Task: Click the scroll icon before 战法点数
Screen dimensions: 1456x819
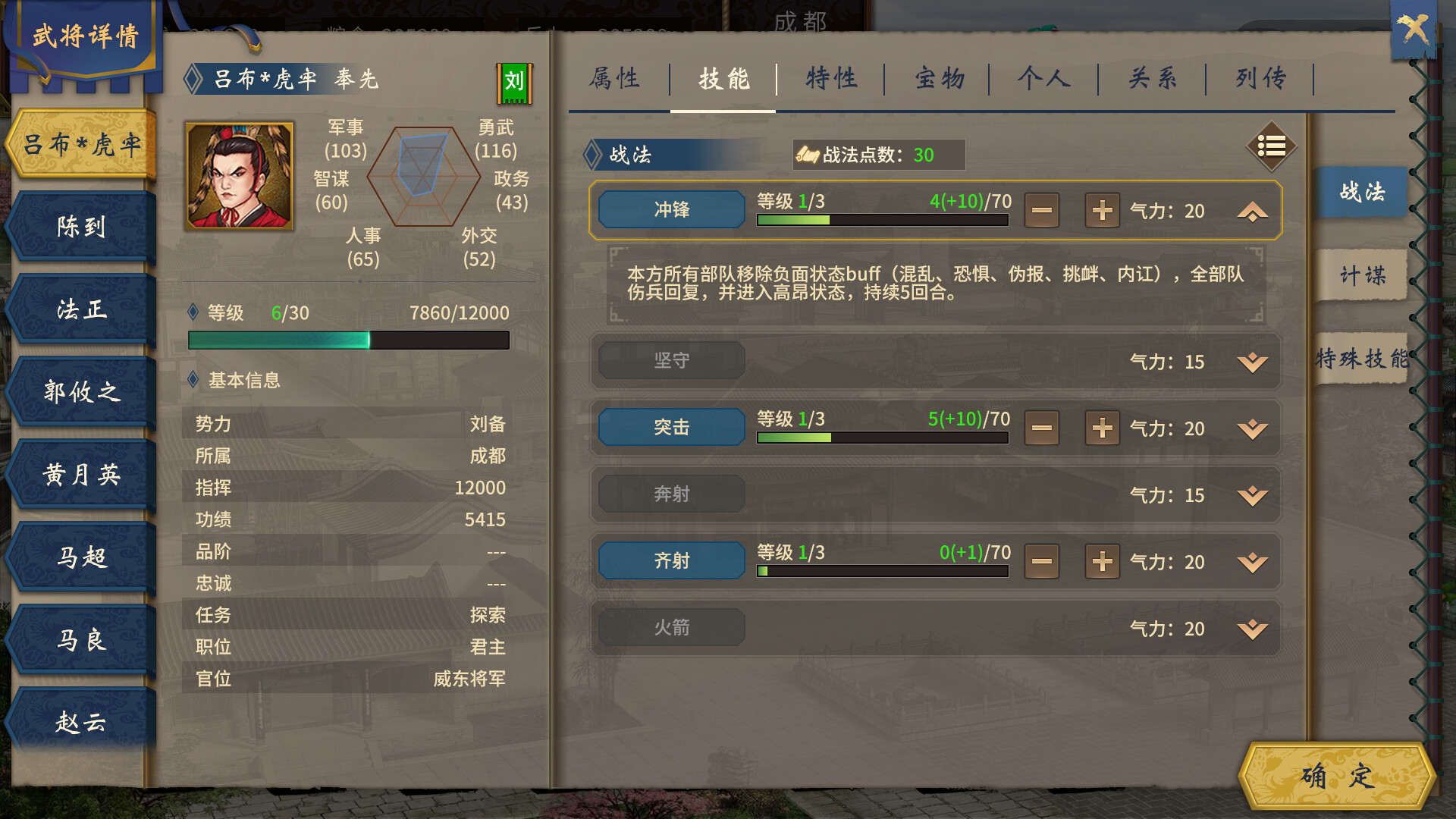Action: 808,152
